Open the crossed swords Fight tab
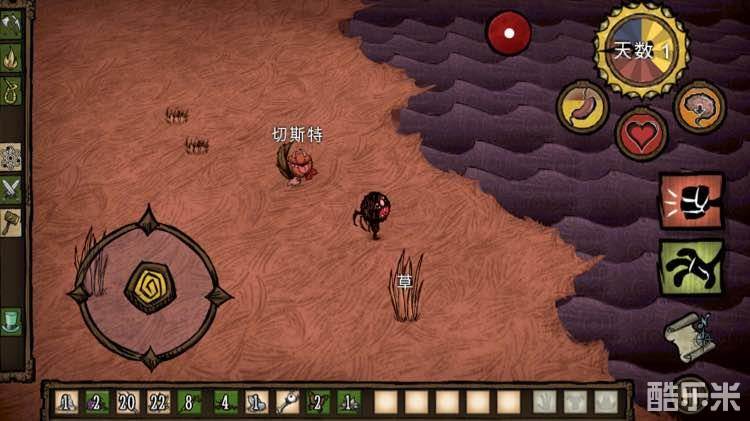The height and width of the screenshot is (421, 750). [x=12, y=187]
